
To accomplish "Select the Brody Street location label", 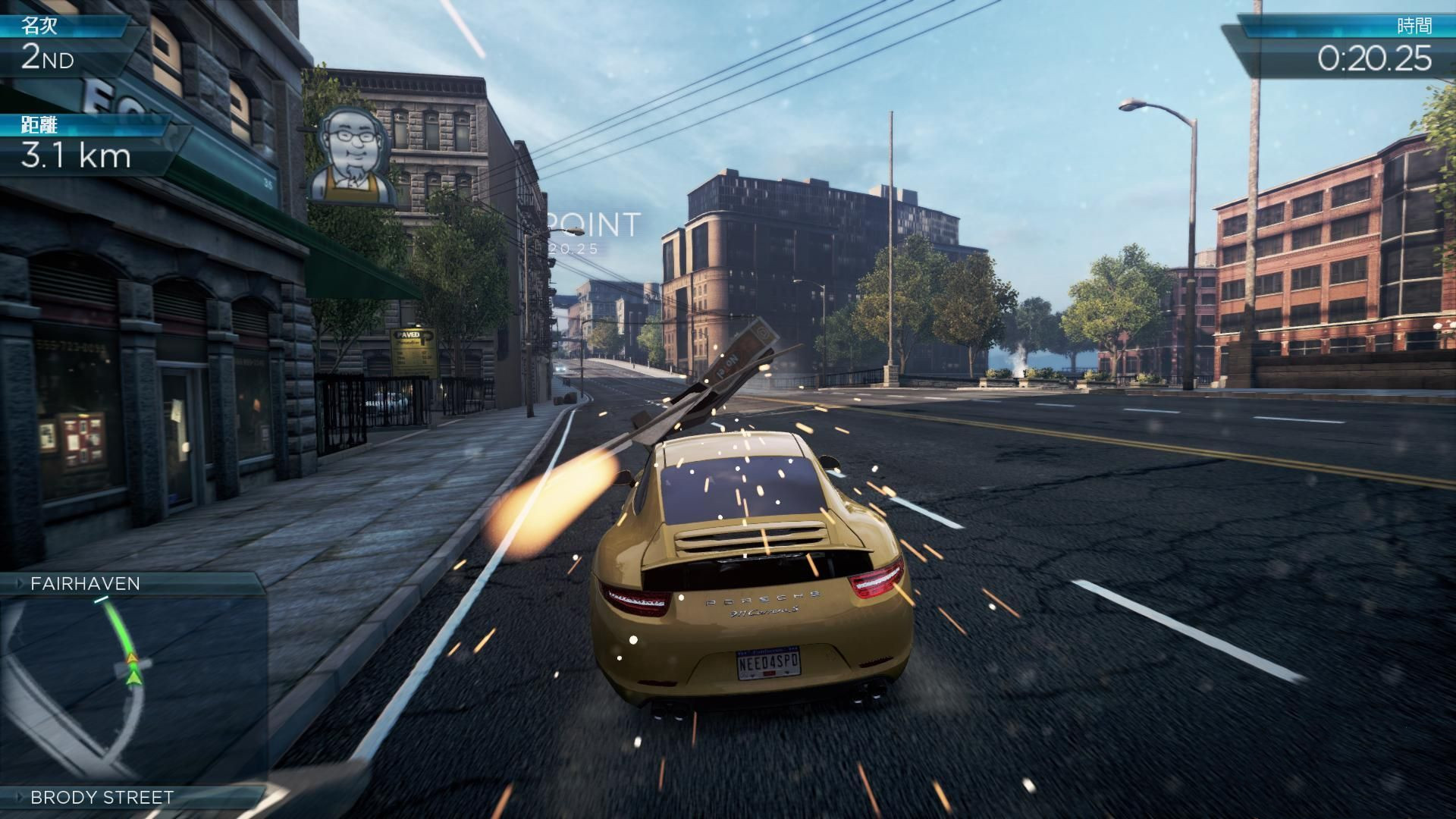I will pos(102,797).
